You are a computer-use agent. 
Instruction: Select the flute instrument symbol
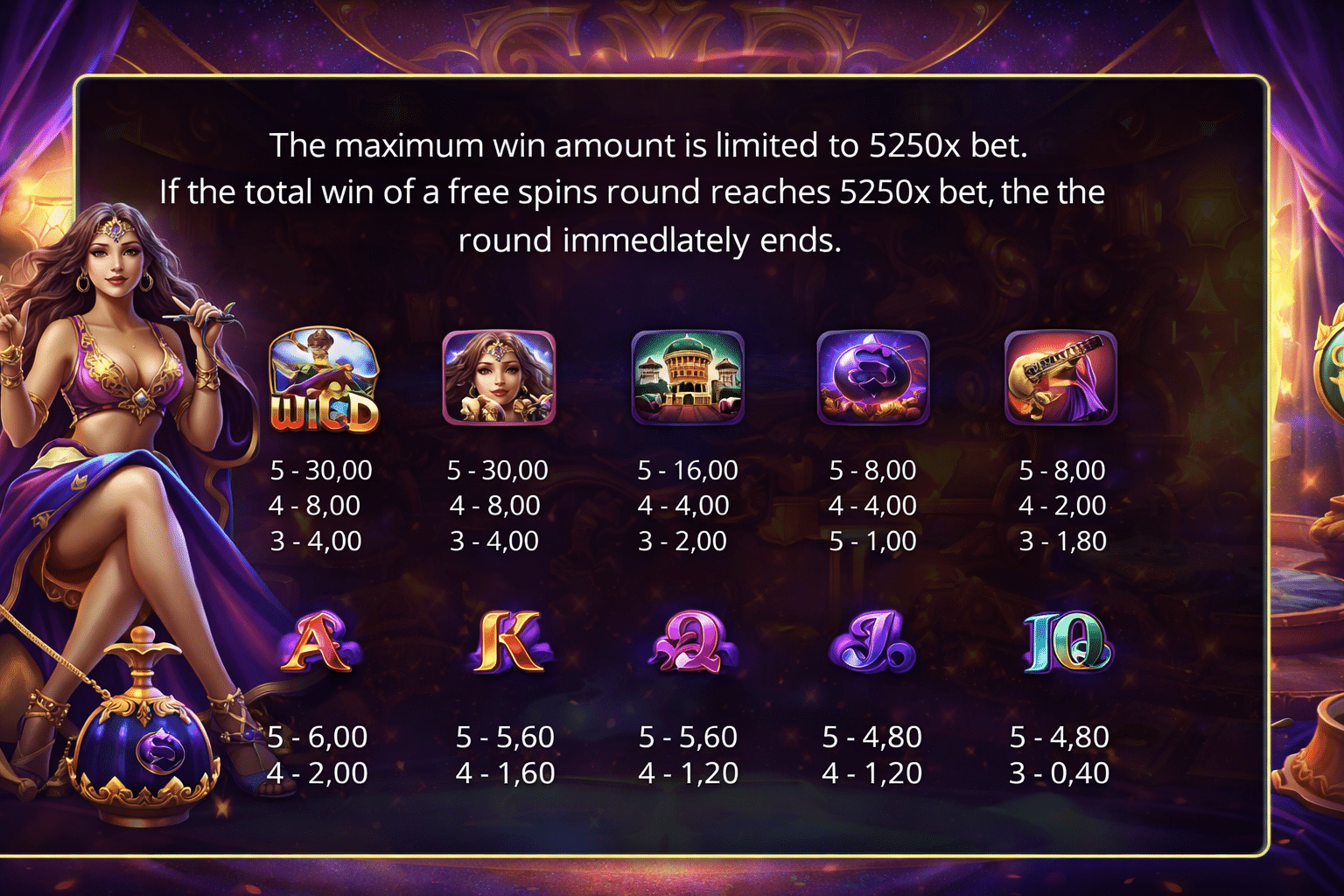tap(1060, 378)
